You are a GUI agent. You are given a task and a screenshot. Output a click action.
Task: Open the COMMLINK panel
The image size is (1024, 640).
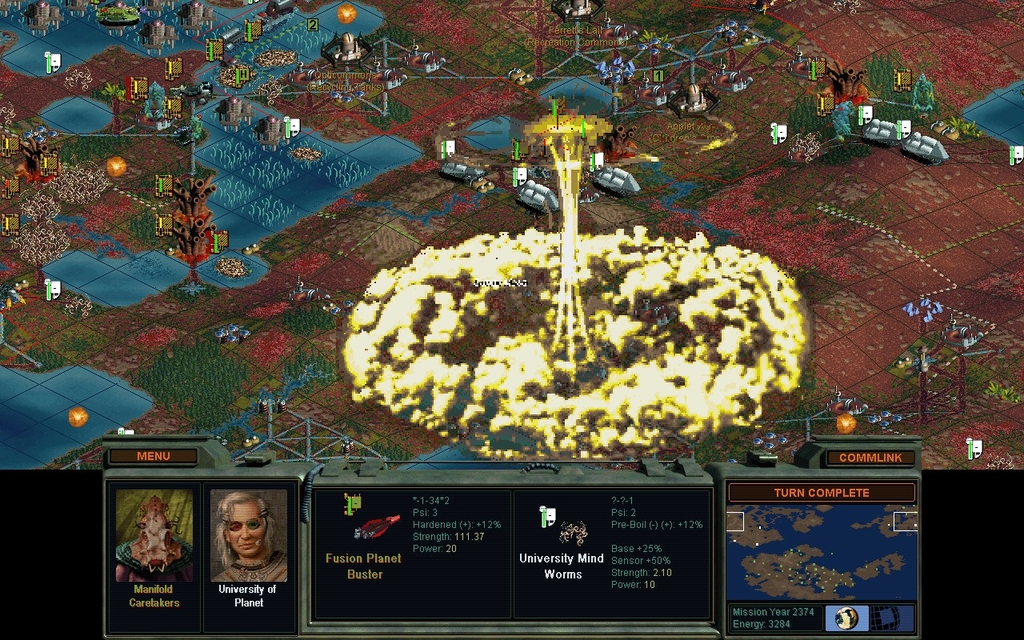pyautogui.click(x=869, y=457)
